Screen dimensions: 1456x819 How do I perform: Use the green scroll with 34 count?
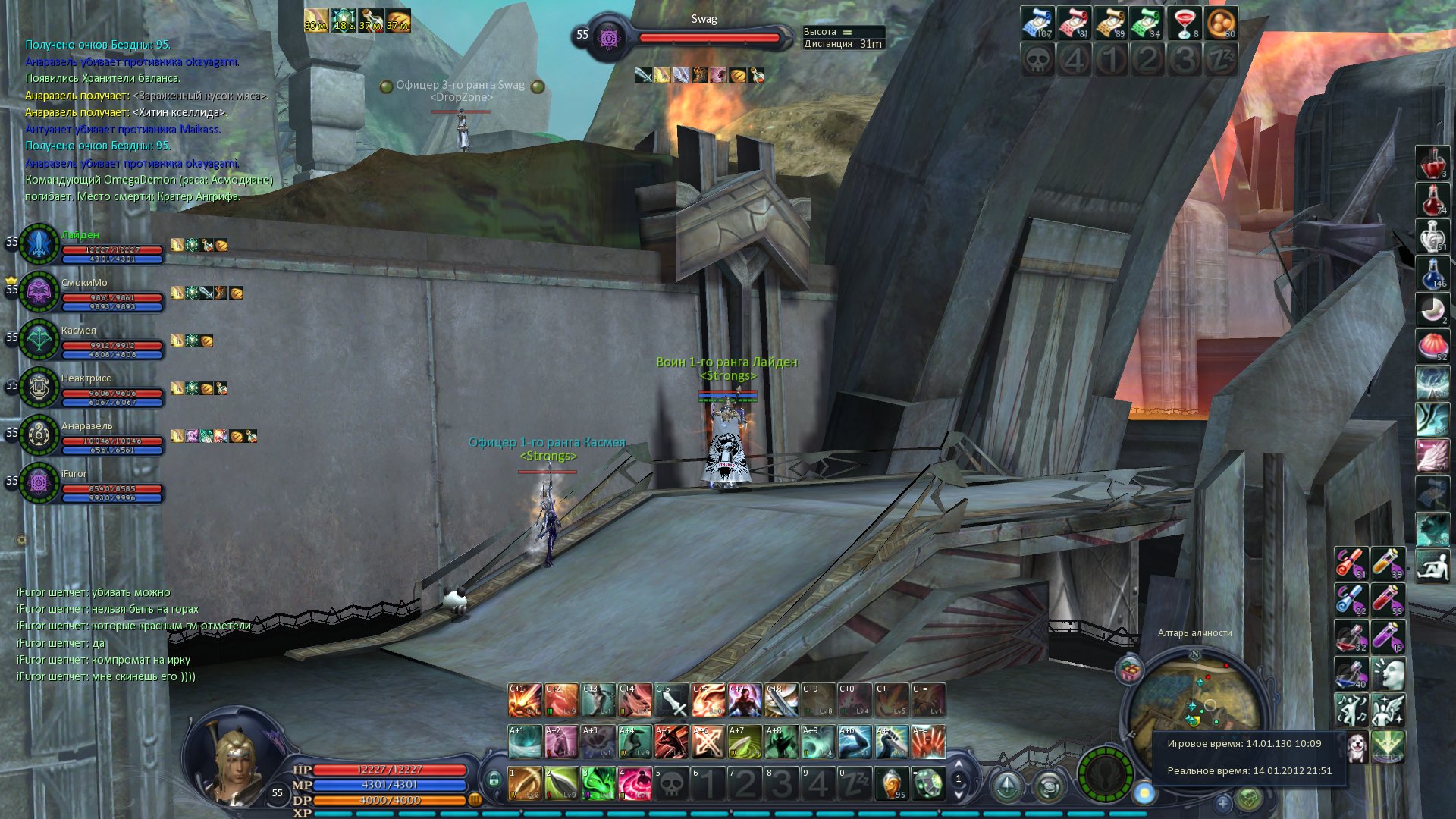(x=1147, y=23)
